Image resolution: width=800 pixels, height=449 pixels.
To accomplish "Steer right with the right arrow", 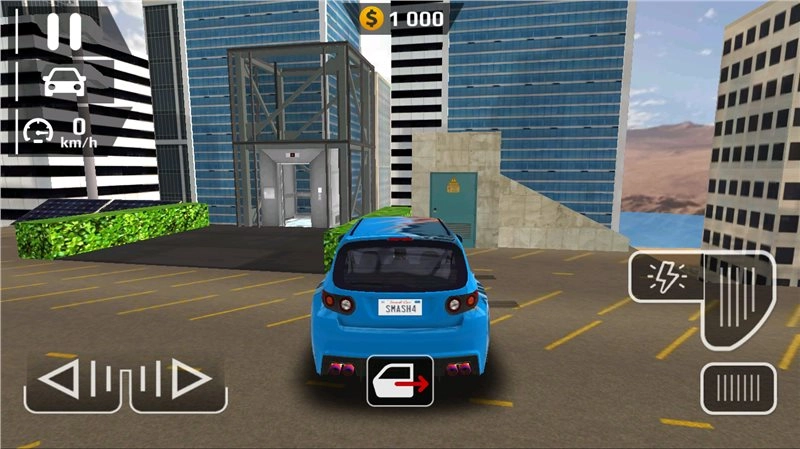I will (x=178, y=380).
